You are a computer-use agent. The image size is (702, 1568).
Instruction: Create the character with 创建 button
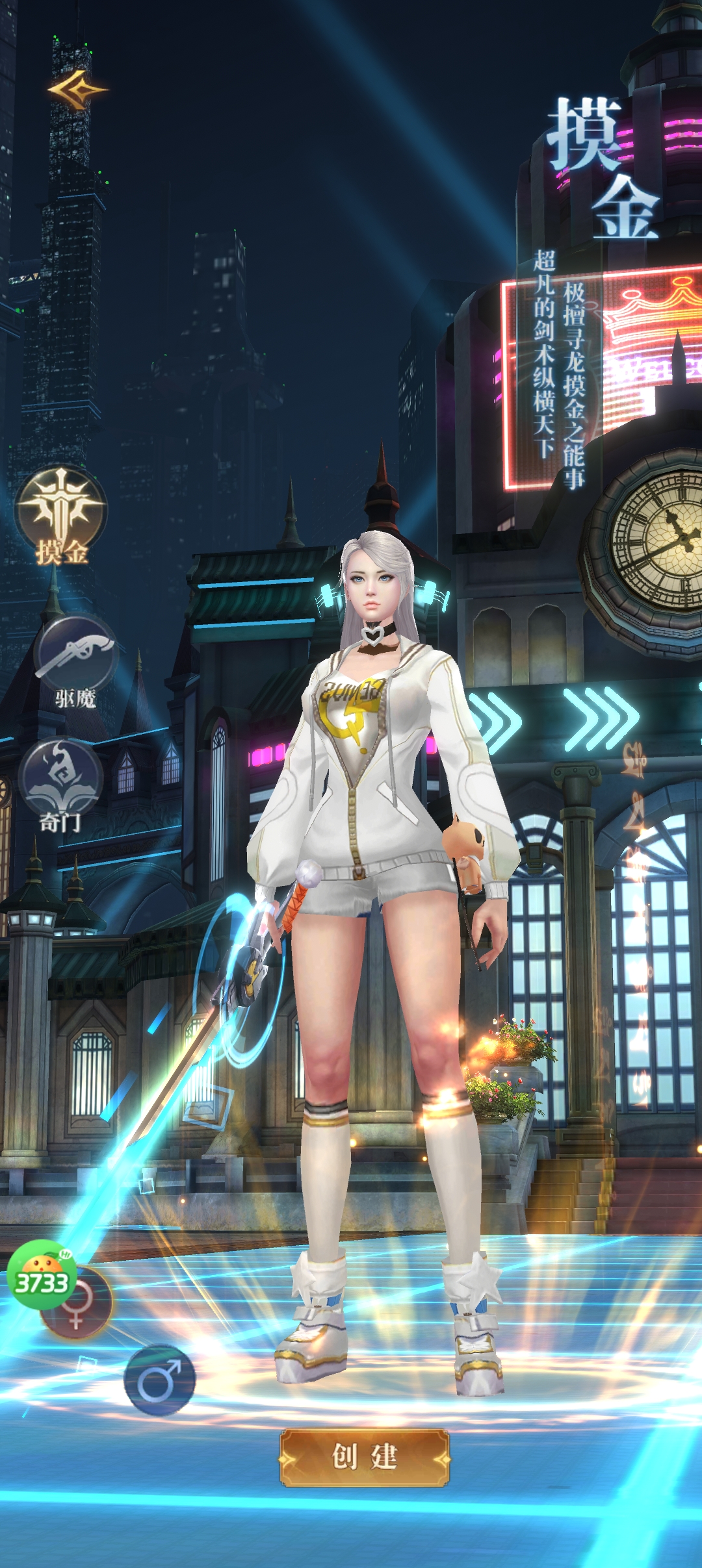(365, 1458)
